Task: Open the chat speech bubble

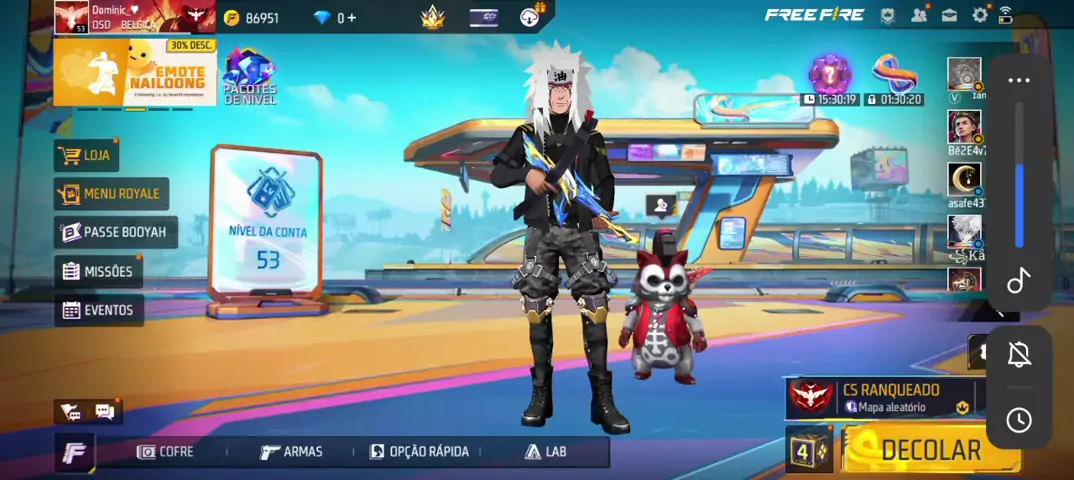Action: point(104,411)
